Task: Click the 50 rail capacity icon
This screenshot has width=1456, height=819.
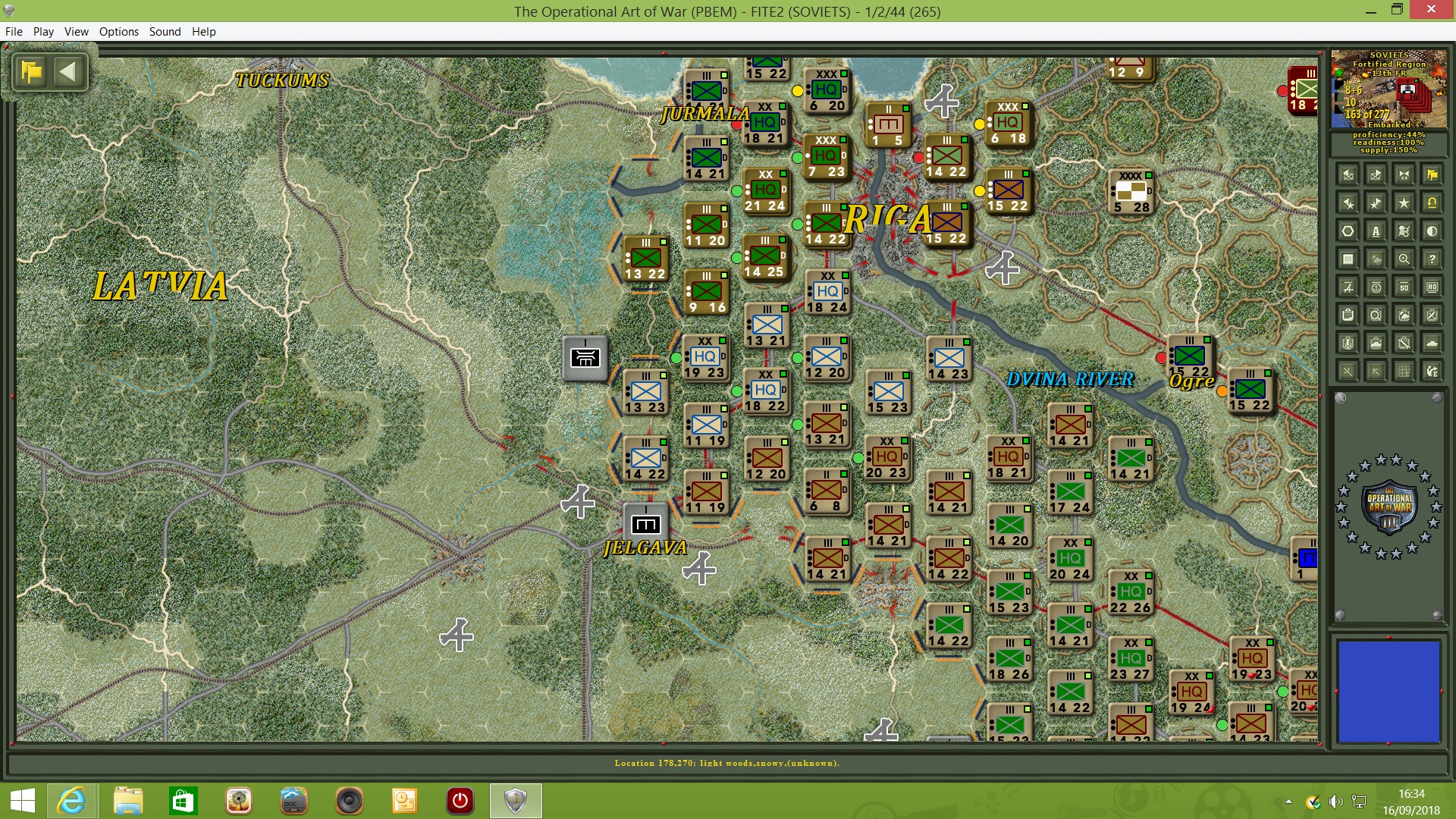Action: (x=1404, y=287)
